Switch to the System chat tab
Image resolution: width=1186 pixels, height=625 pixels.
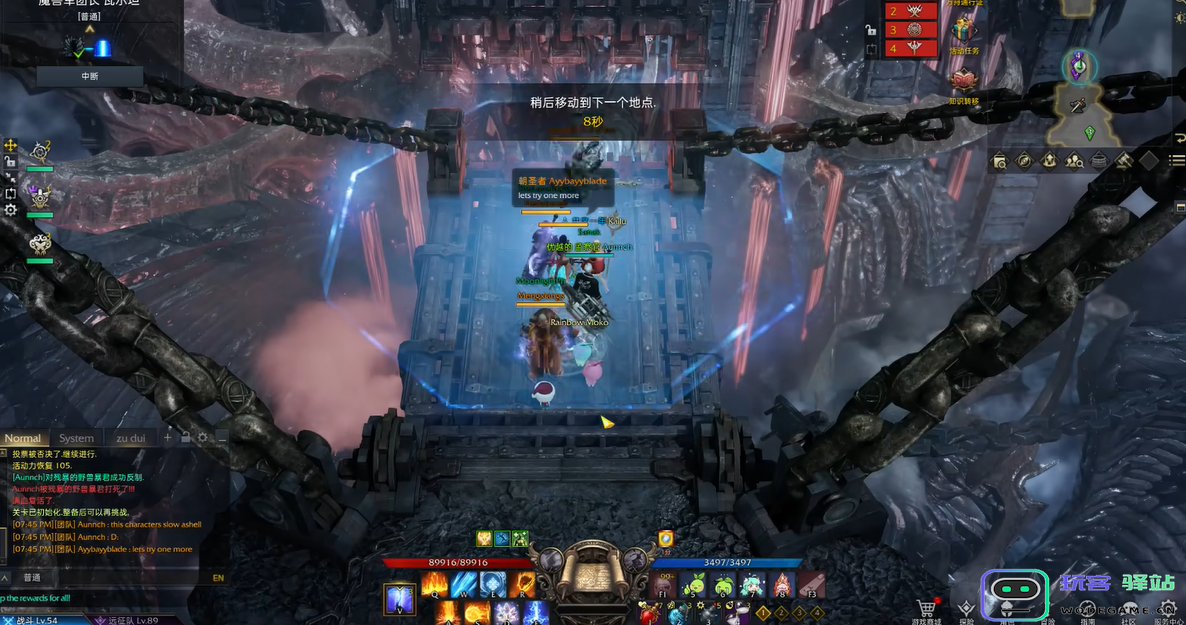click(76, 438)
